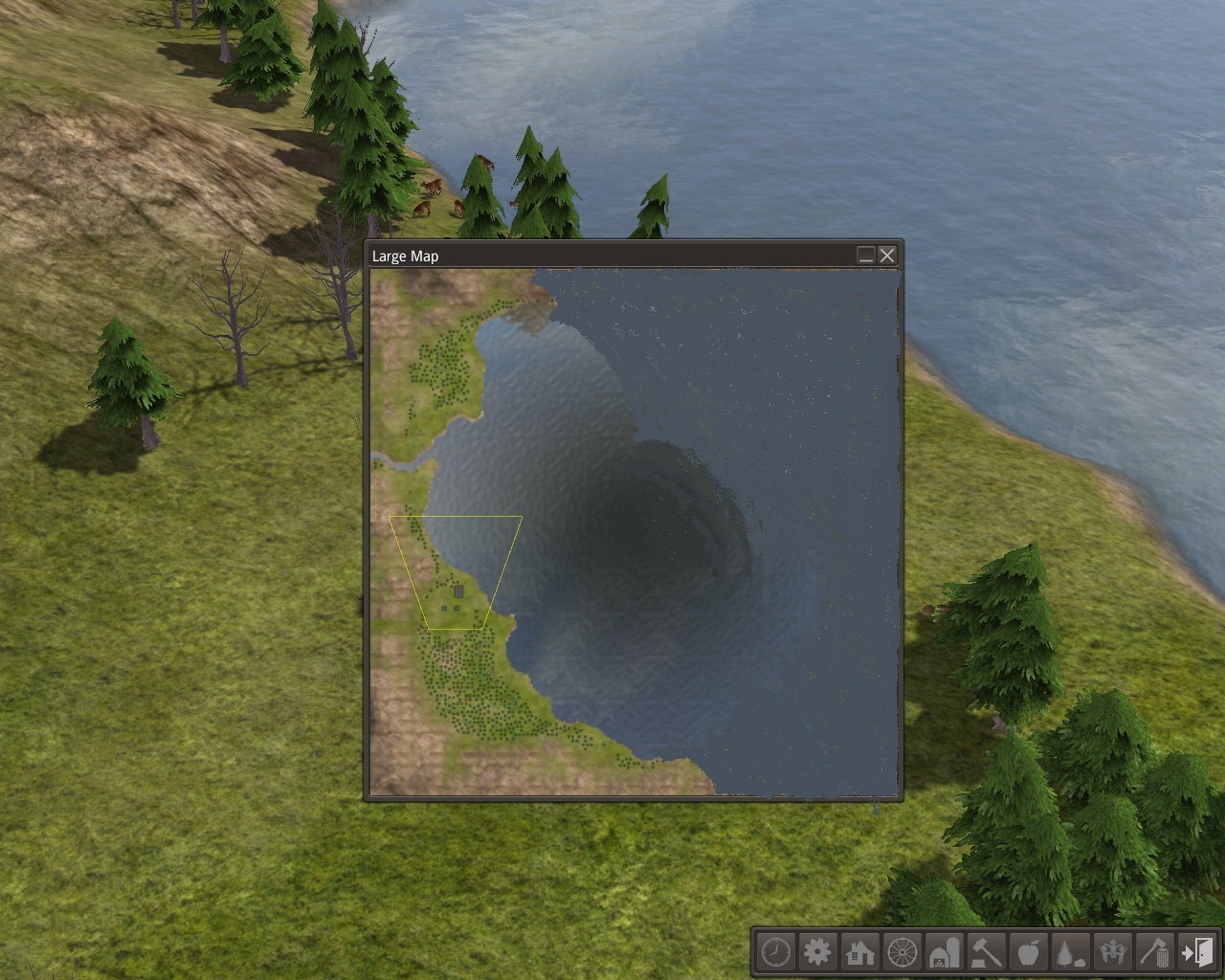The height and width of the screenshot is (980, 1225).
Task: Minimize the Large Map window
Action: 865,255
